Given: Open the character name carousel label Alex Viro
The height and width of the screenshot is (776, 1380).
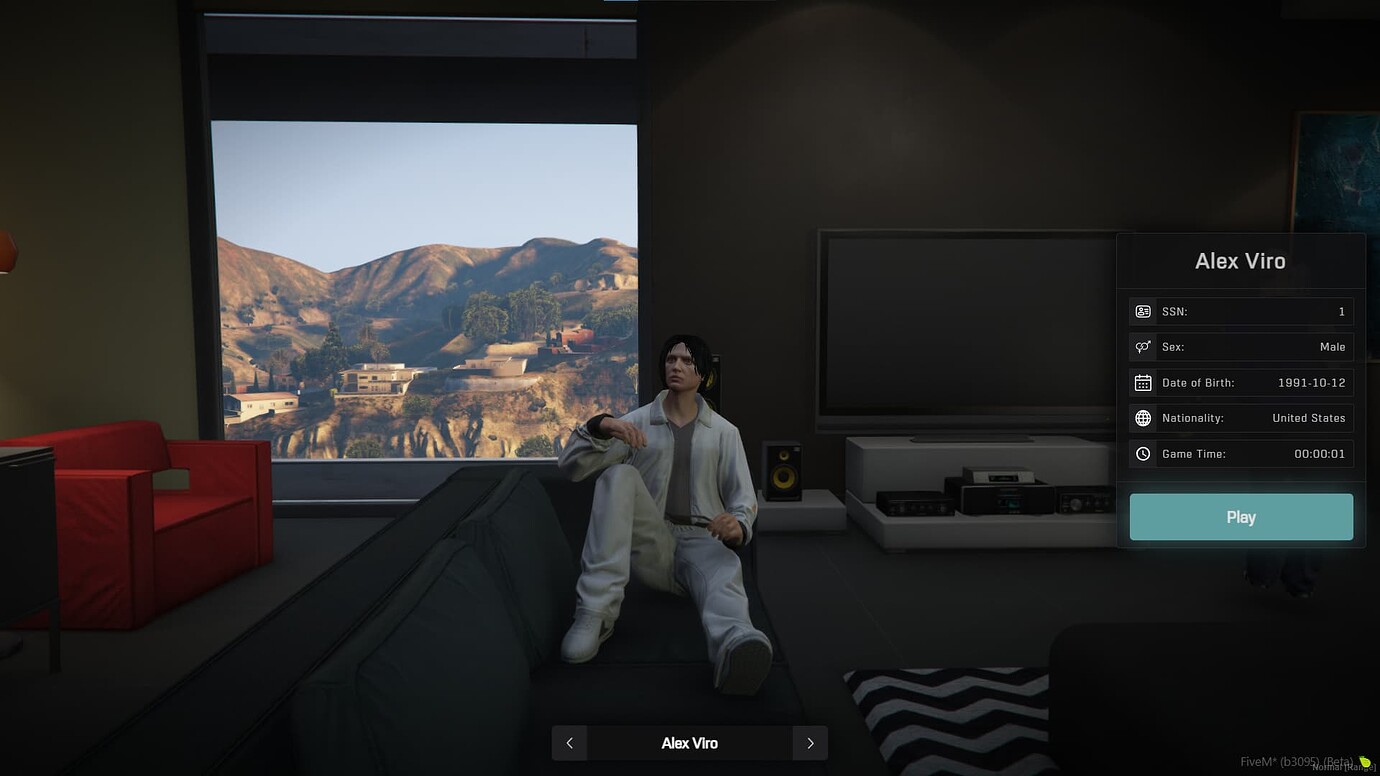Looking at the screenshot, I should click(690, 743).
